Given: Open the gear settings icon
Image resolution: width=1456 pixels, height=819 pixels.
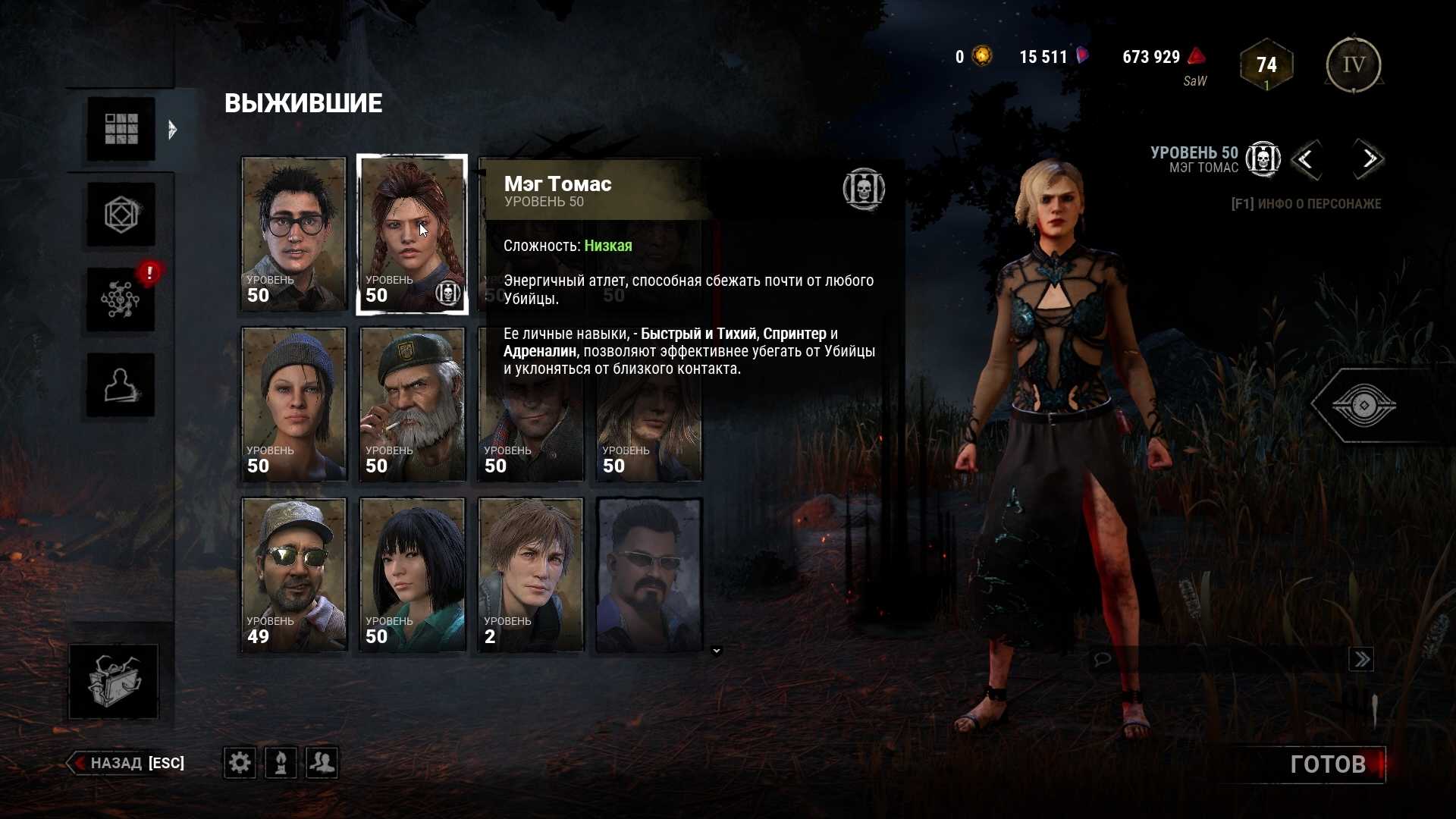Looking at the screenshot, I should click(240, 762).
